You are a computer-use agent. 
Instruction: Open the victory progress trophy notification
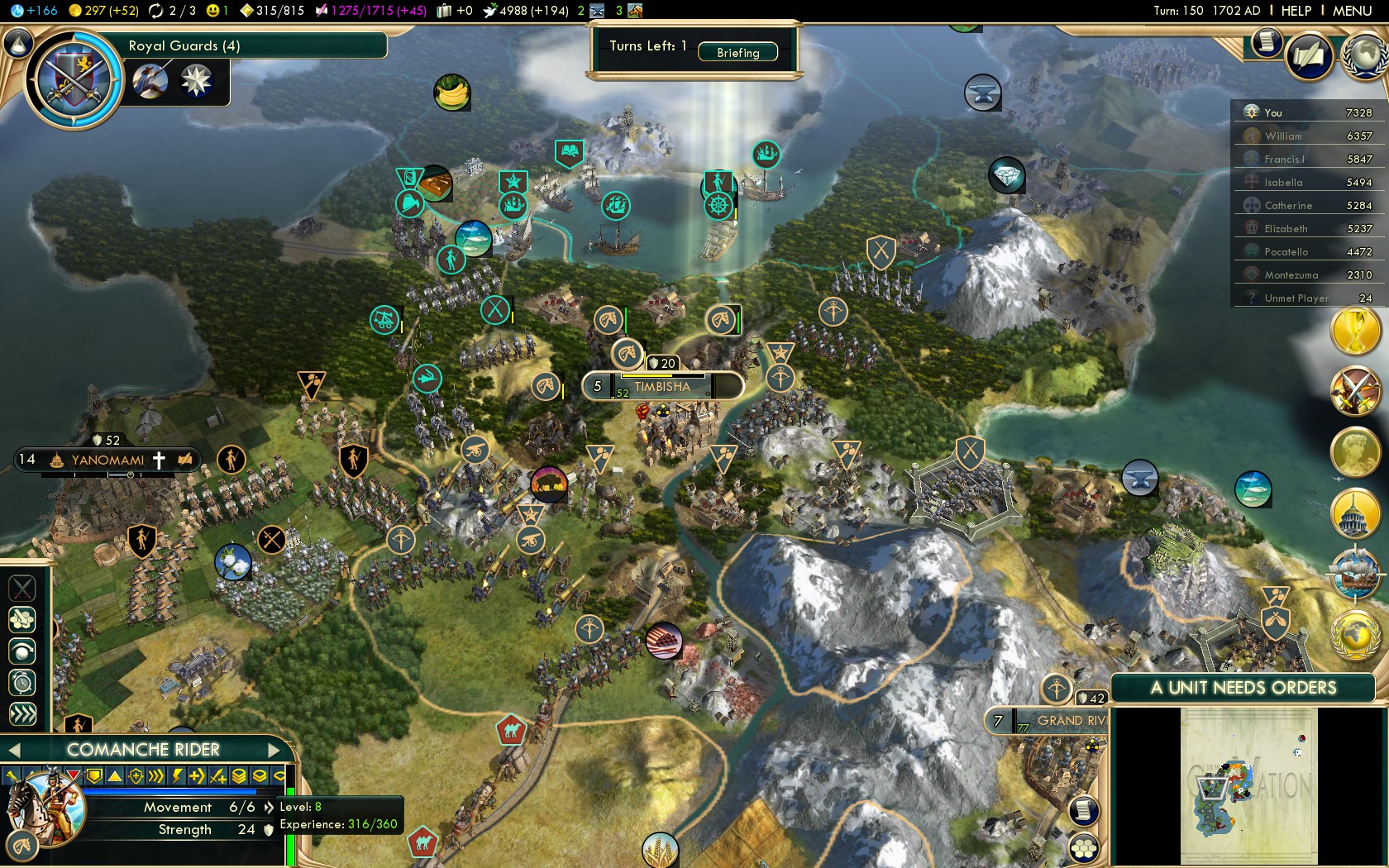click(x=1355, y=331)
